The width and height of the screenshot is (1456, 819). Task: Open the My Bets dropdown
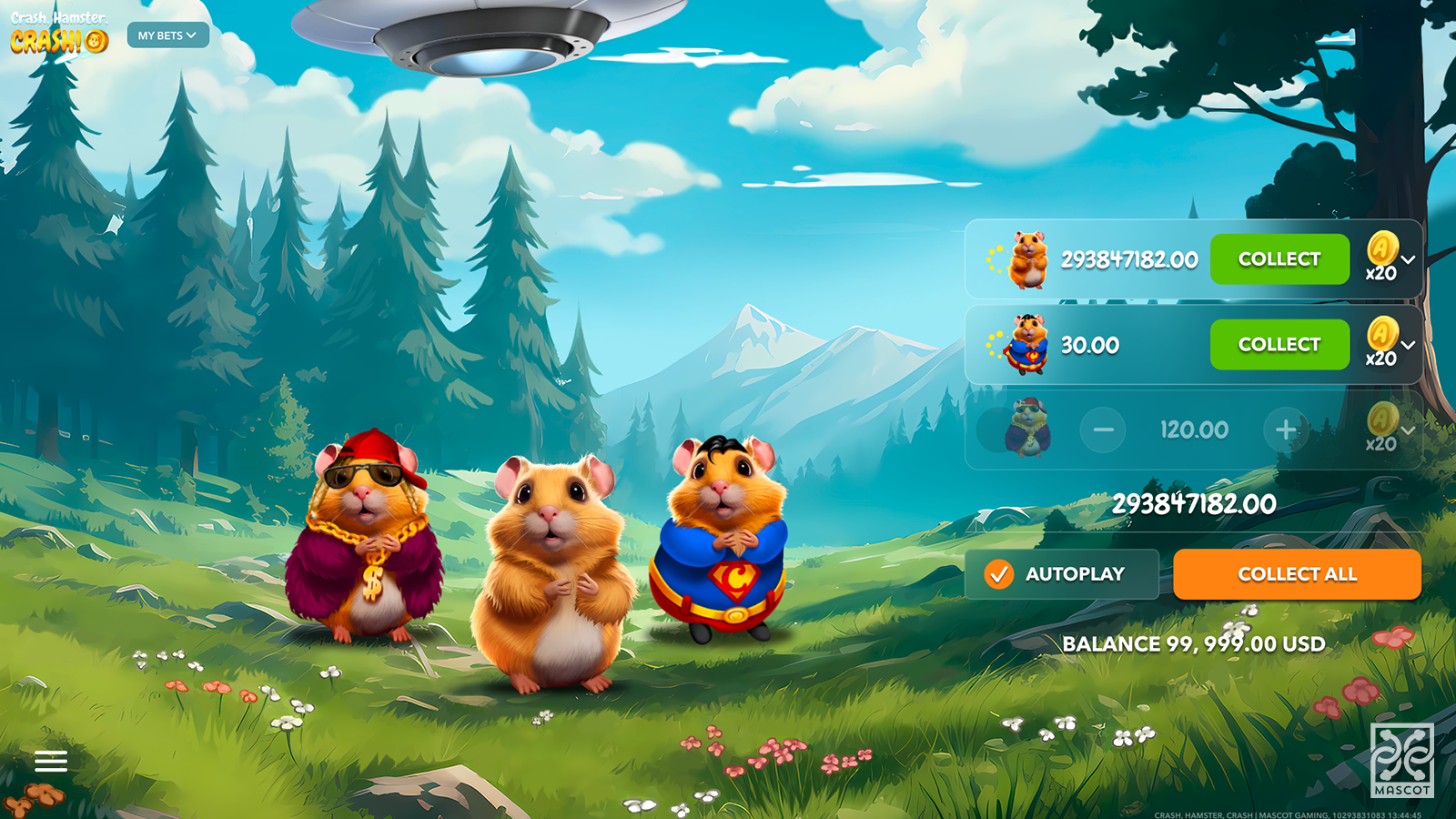167,35
